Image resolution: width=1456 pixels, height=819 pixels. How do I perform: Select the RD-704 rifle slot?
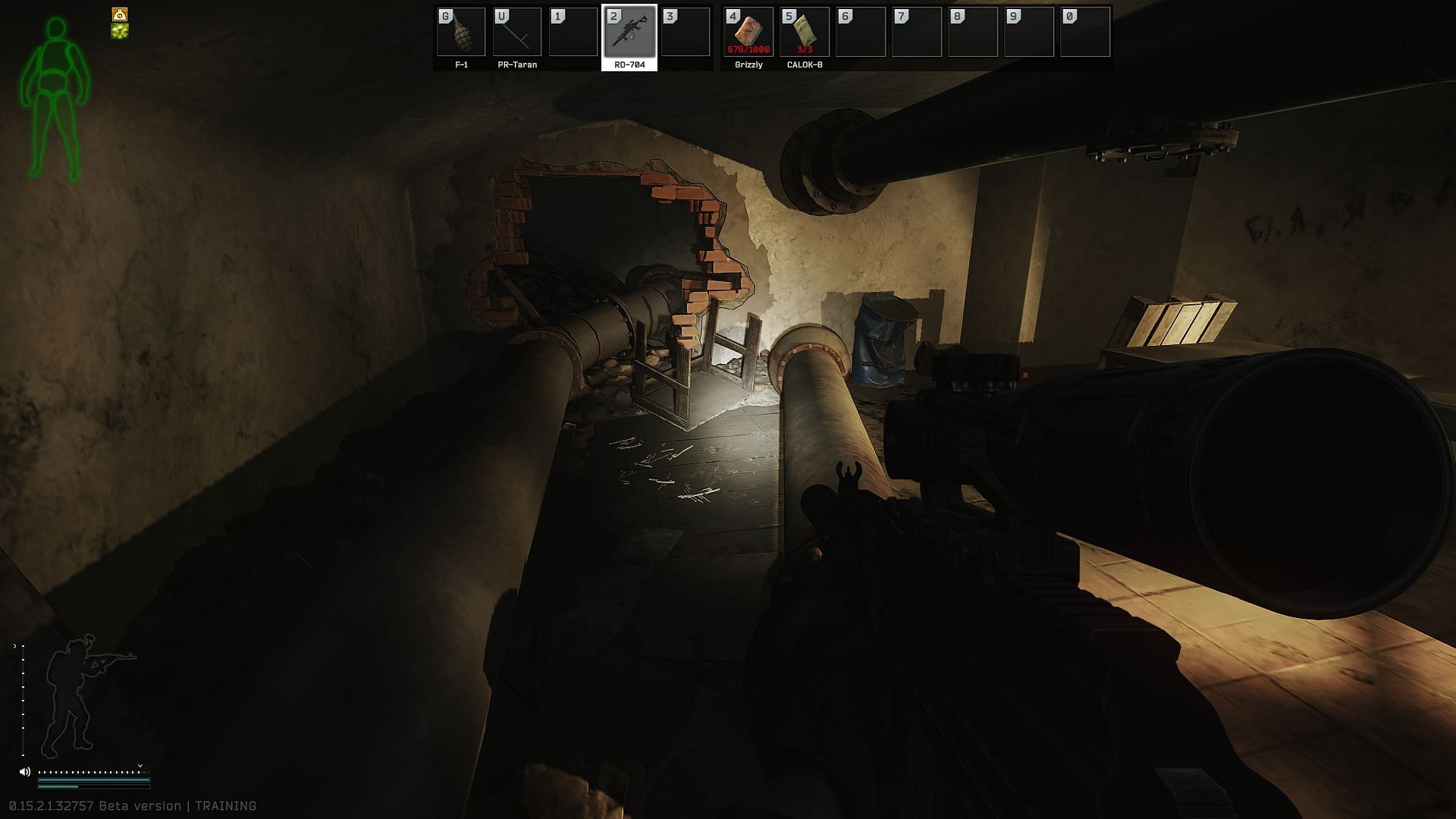click(629, 32)
